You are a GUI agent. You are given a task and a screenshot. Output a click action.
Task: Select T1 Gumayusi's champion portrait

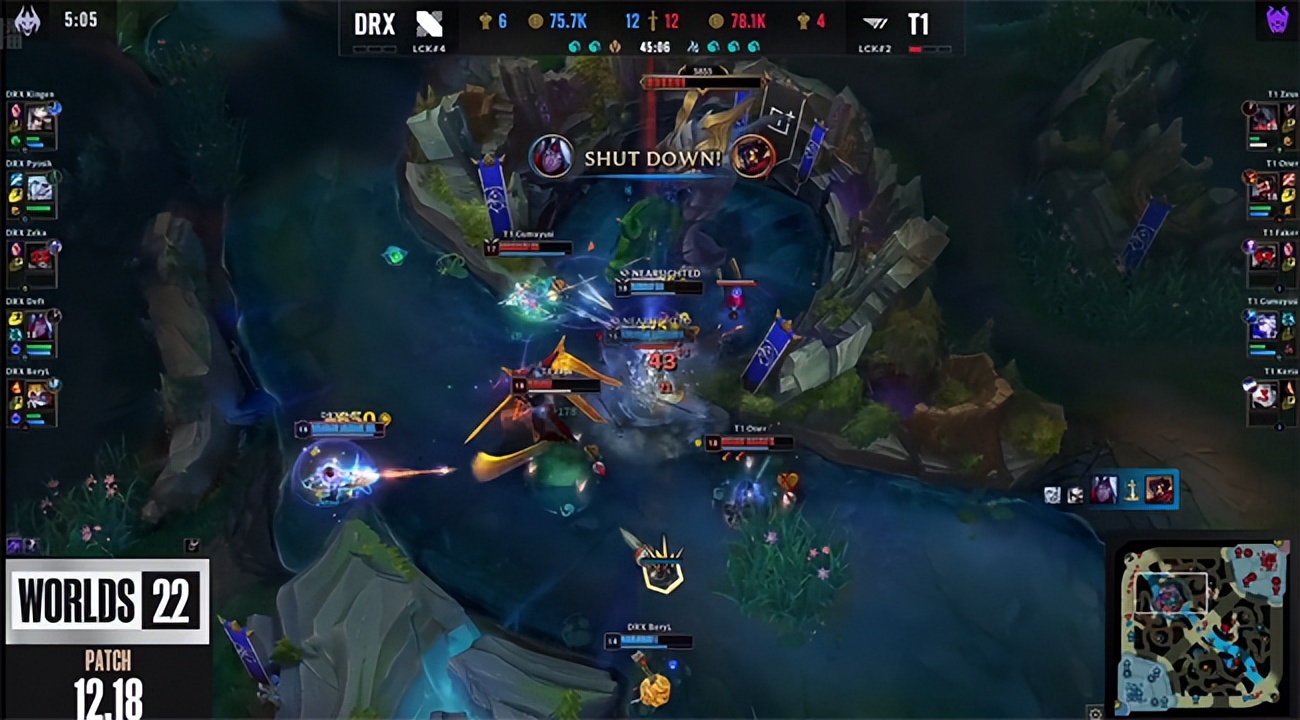pos(1264,326)
